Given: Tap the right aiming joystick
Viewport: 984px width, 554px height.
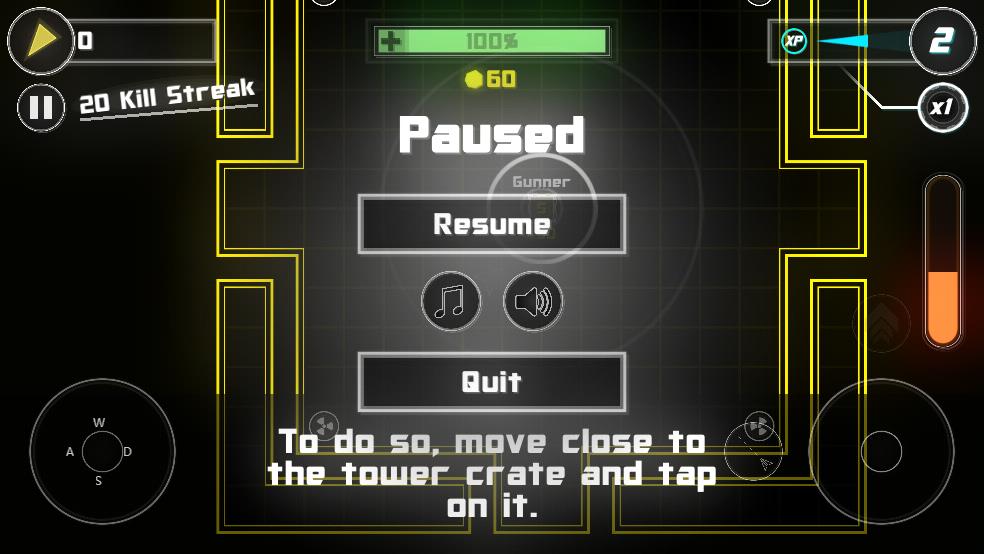Looking at the screenshot, I should coord(881,451).
